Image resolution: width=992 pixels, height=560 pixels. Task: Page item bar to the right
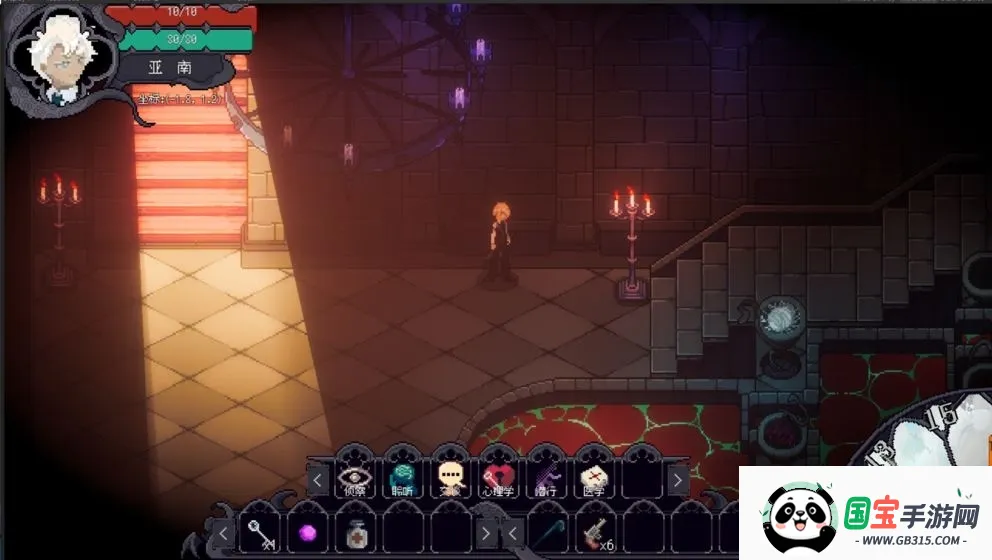click(x=487, y=534)
